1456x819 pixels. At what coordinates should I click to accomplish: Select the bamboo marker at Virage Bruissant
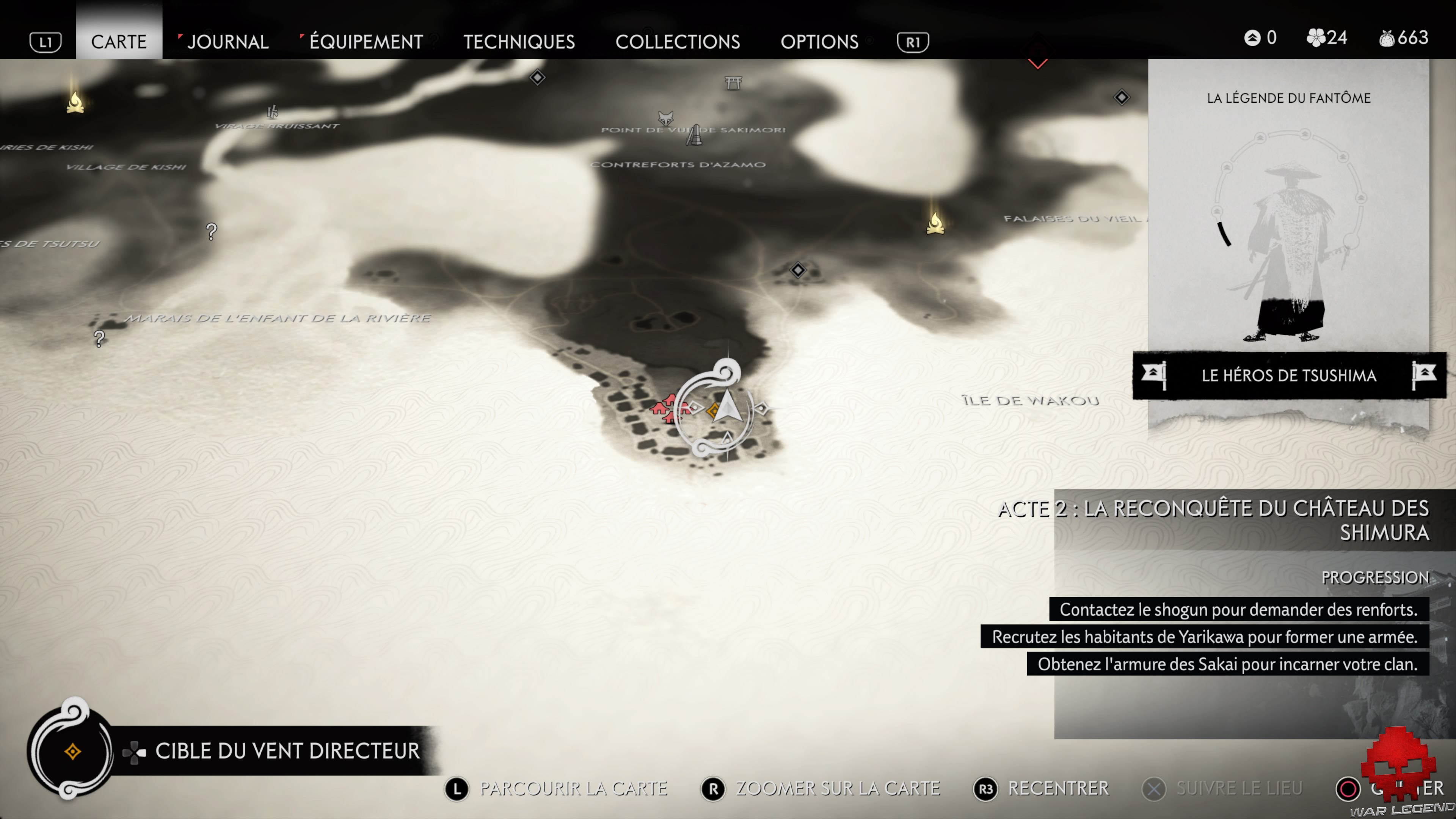coord(273,111)
